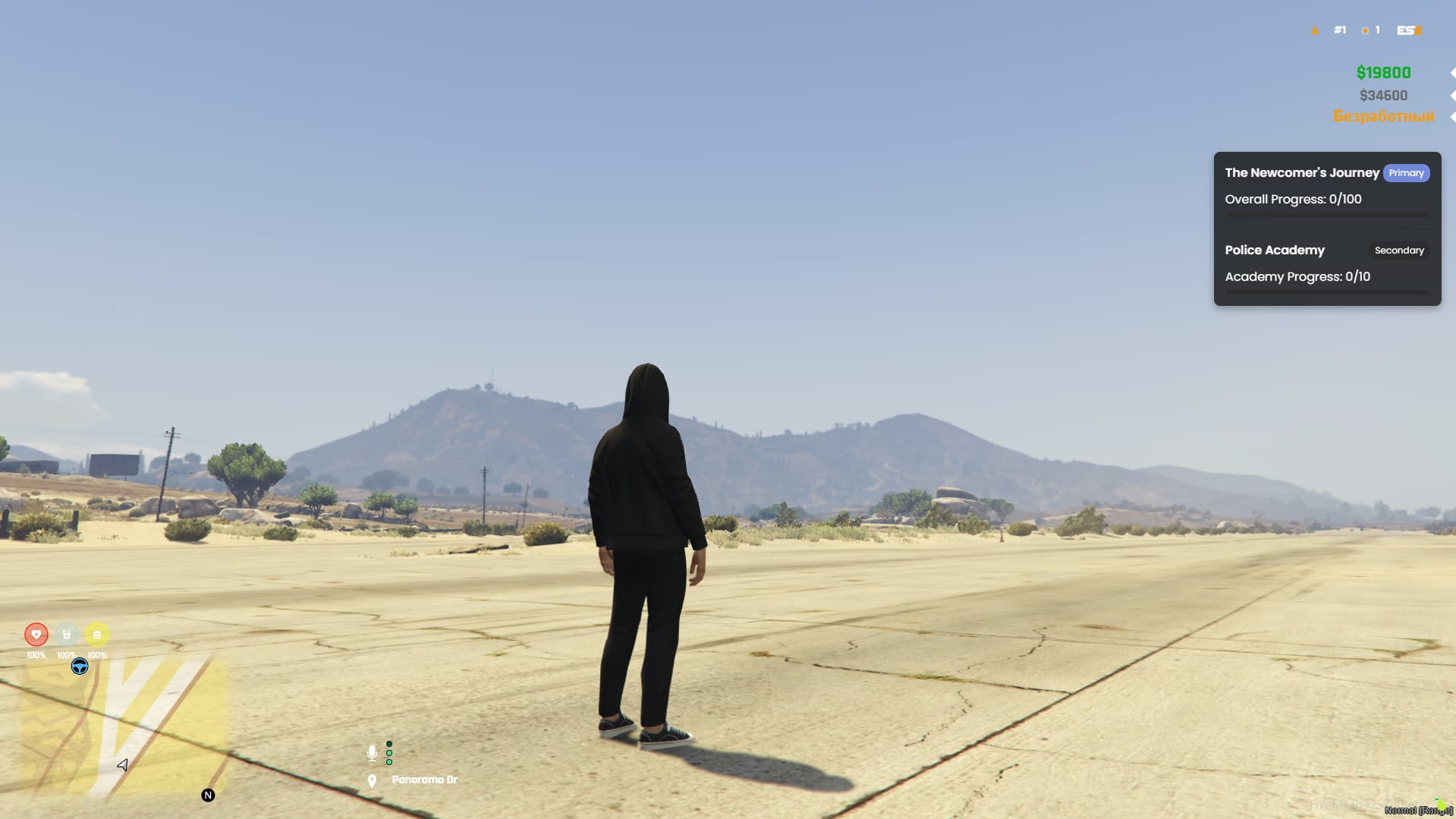The width and height of the screenshot is (1456, 819).
Task: Click the ESX logo in the HUD
Action: 1408,30
